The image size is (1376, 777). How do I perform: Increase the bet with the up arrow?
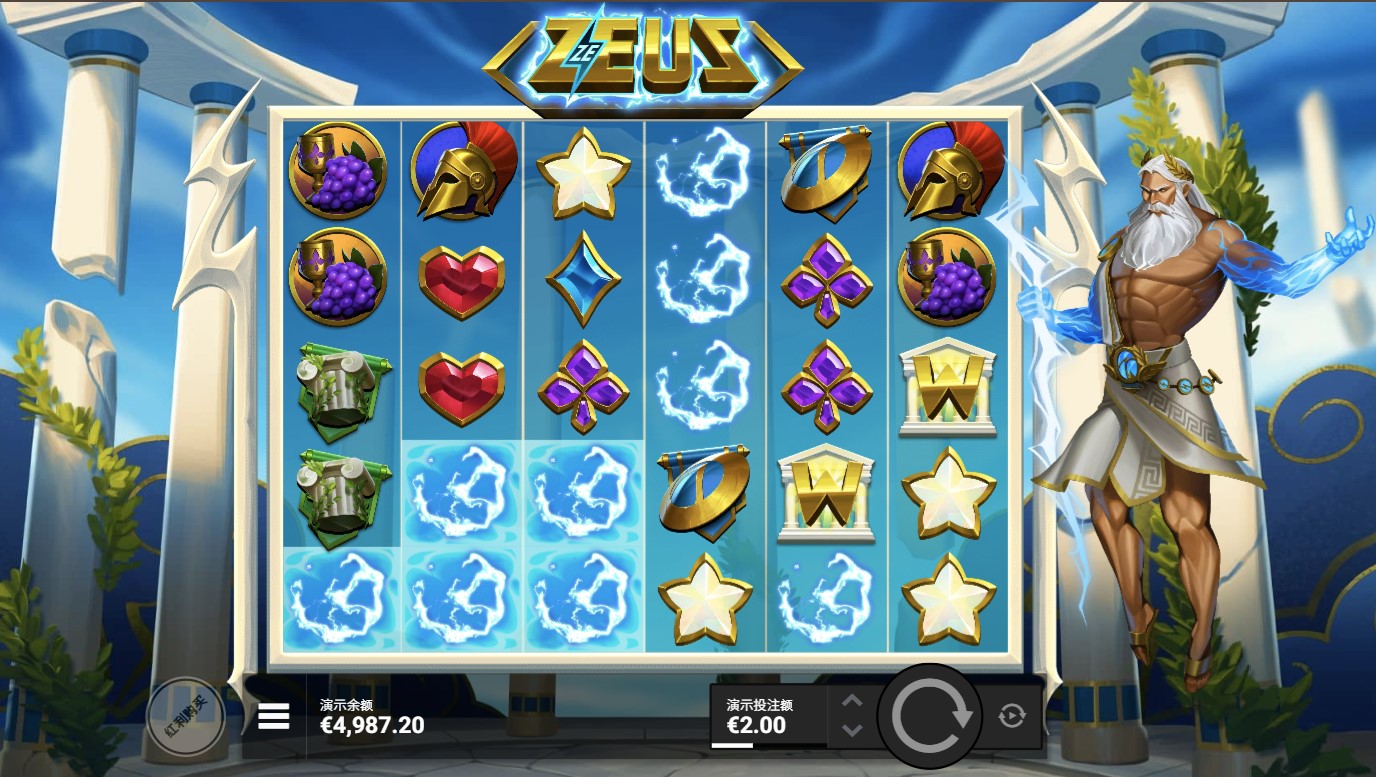(852, 702)
